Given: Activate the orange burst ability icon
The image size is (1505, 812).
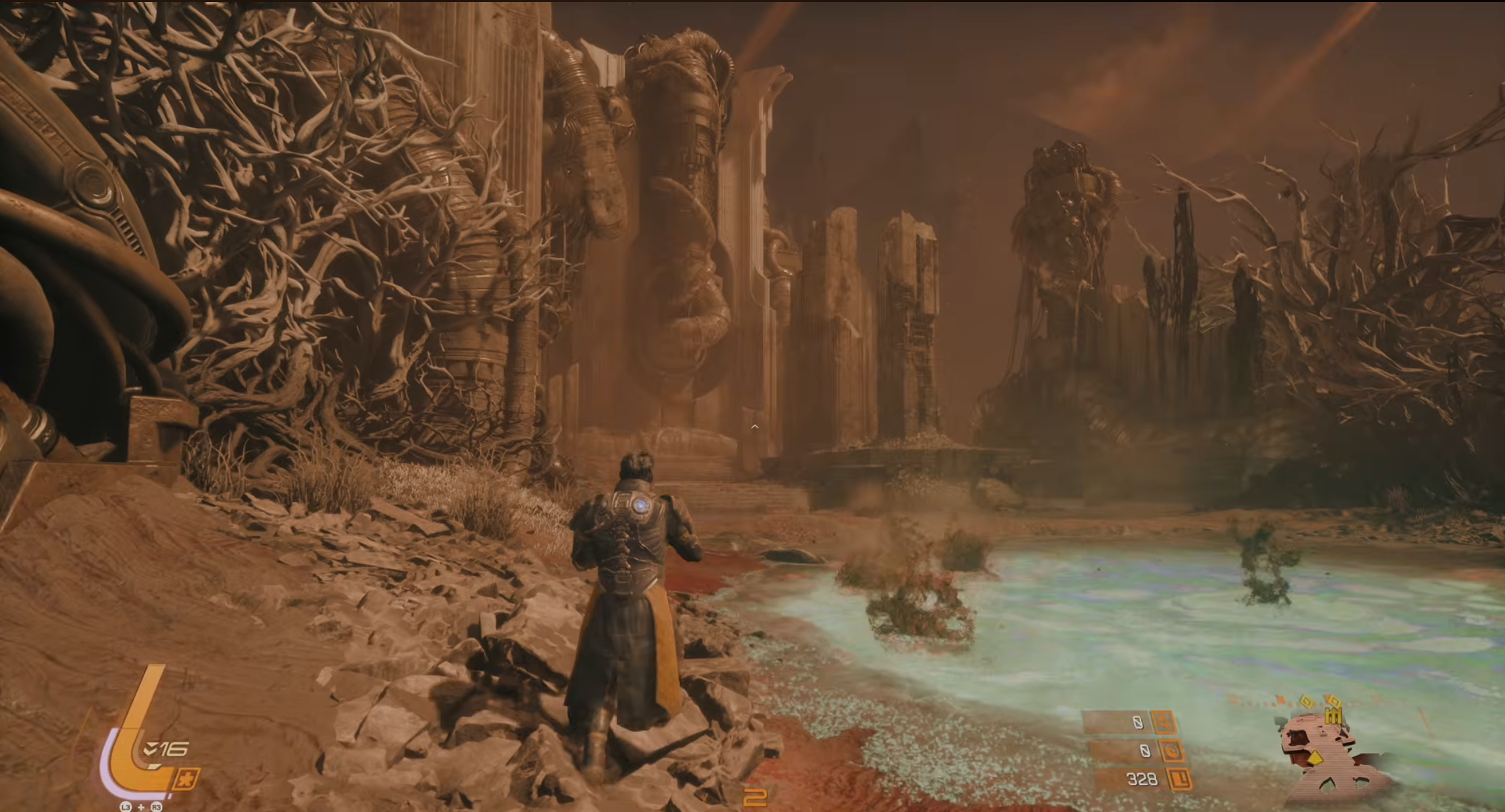Looking at the screenshot, I should point(186,780).
